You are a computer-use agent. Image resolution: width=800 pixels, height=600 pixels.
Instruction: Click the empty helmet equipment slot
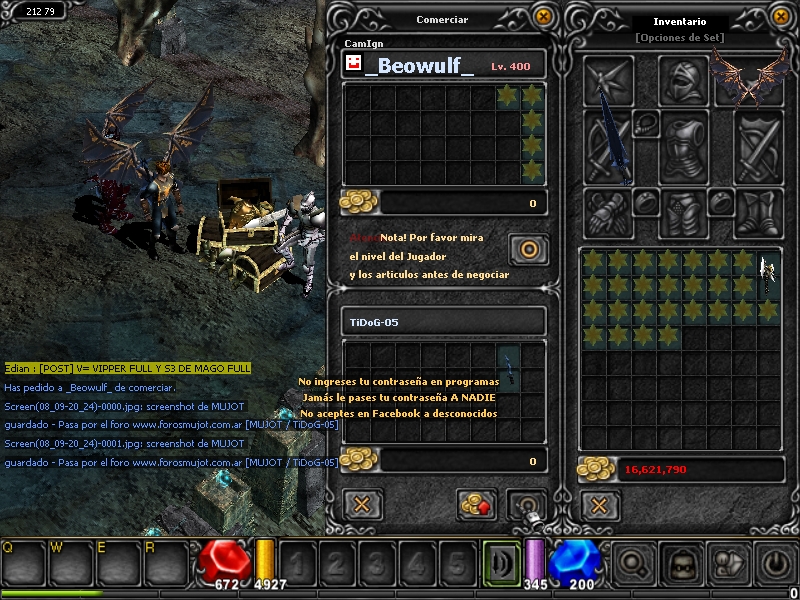tap(684, 80)
